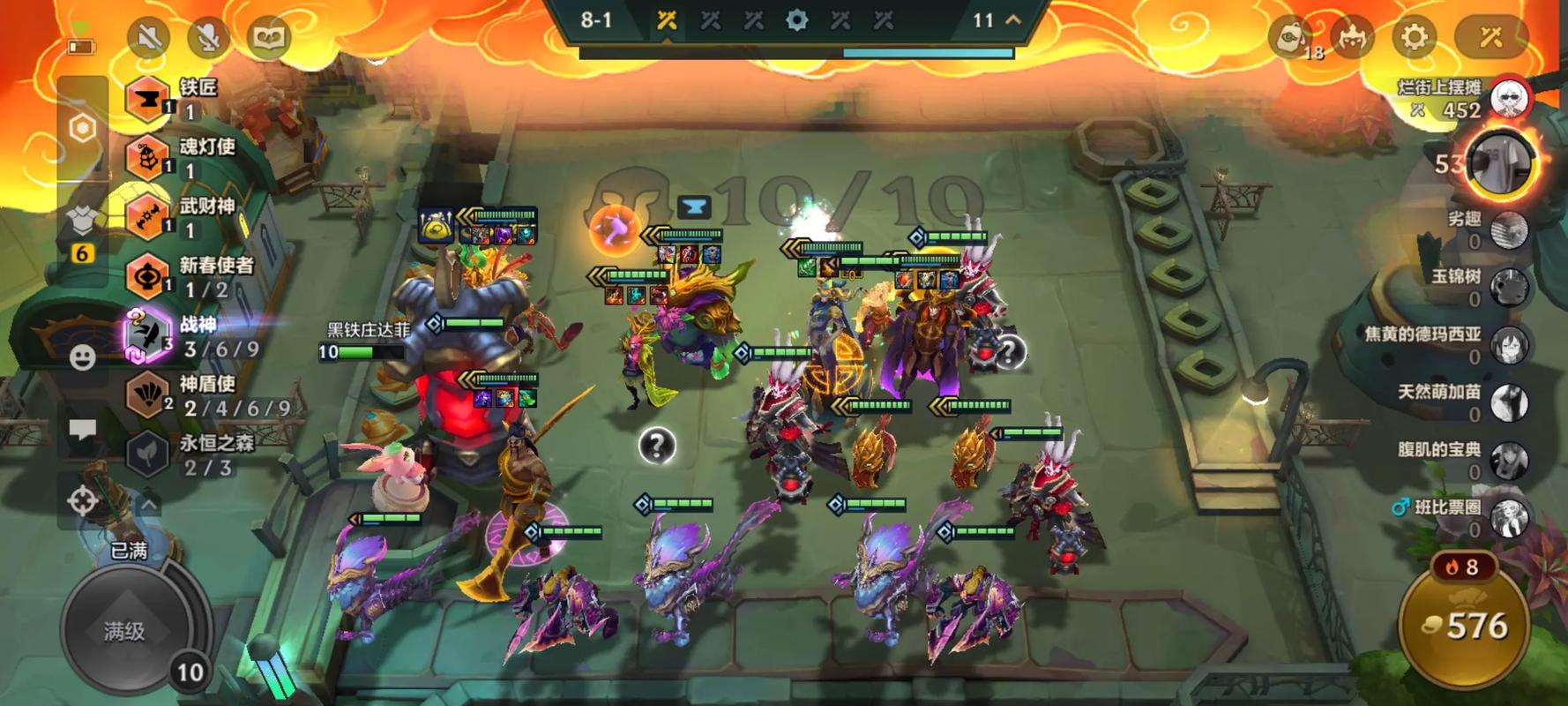Image resolution: width=1568 pixels, height=706 pixels.
Task: Tap the crossed swords button top-right
Action: coord(1490,37)
